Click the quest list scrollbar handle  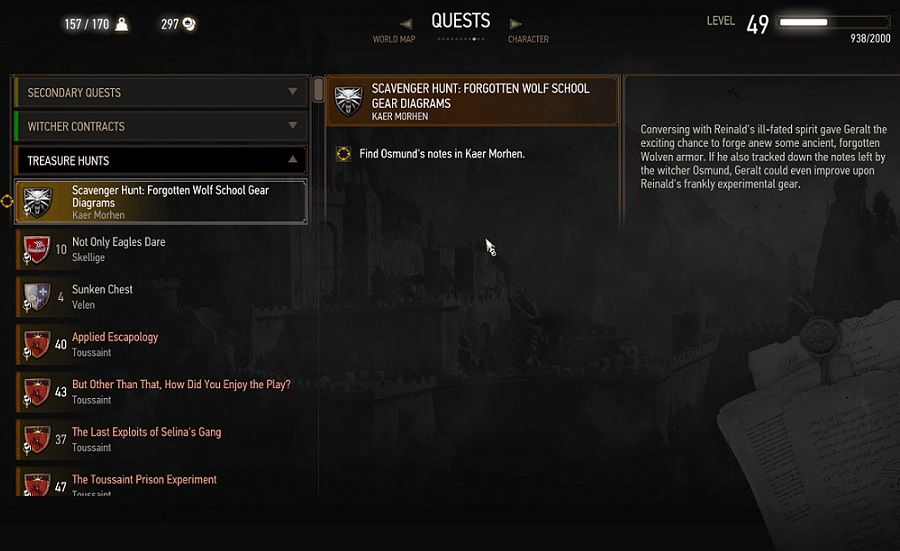(x=318, y=90)
